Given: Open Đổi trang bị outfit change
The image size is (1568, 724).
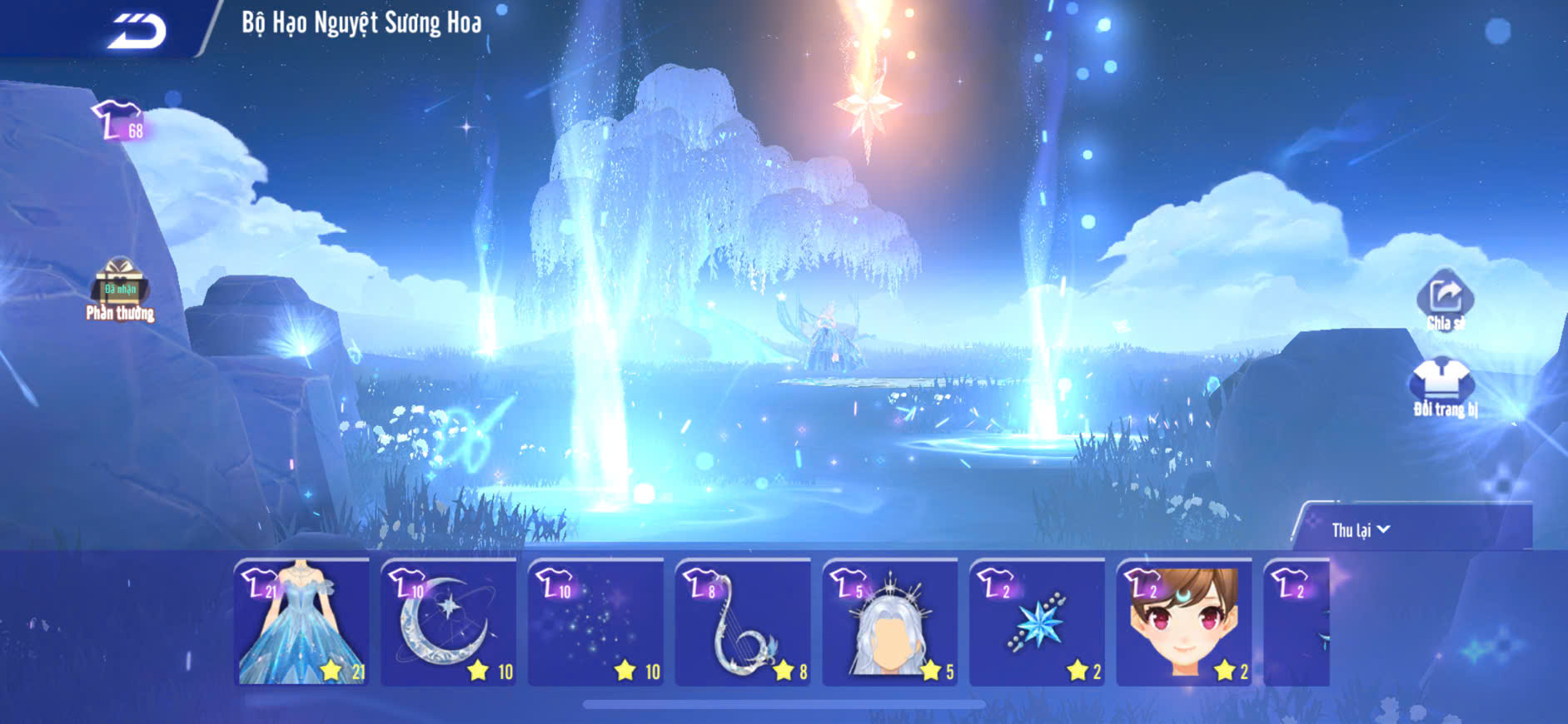Looking at the screenshot, I should [1443, 385].
